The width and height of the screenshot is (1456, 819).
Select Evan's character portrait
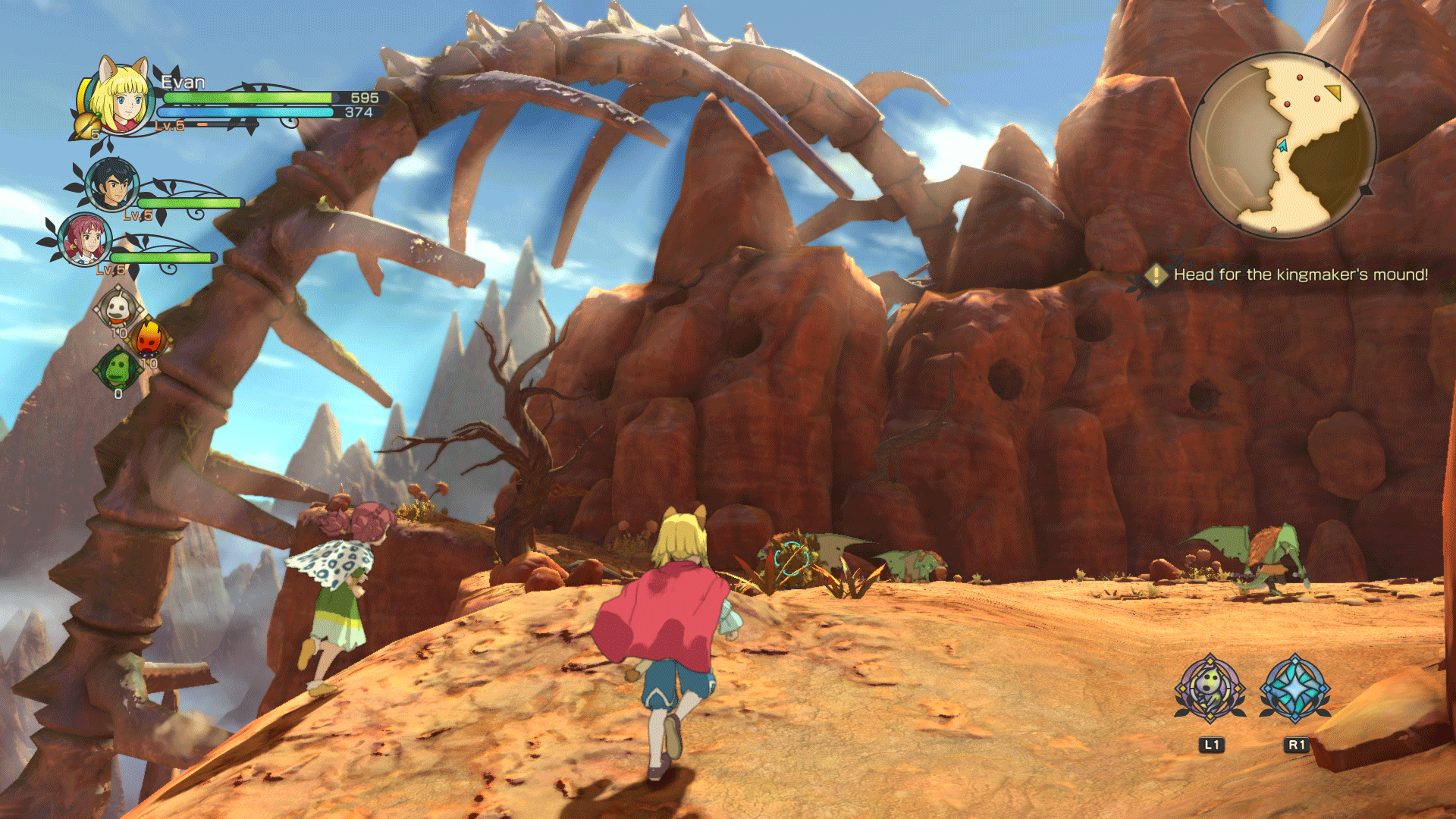click(x=121, y=99)
